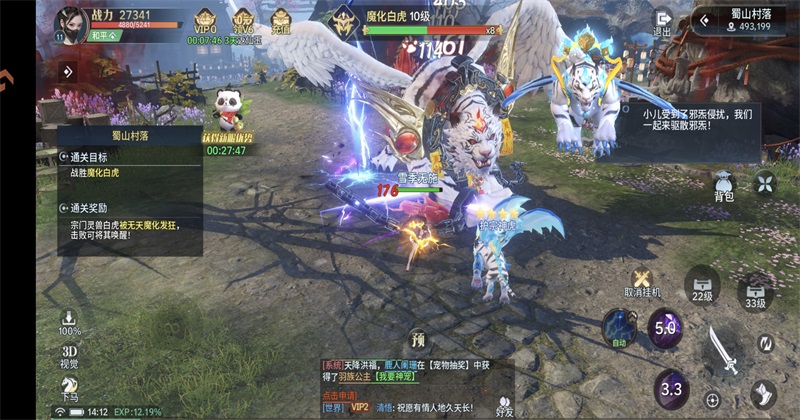Select the locked 22级 skill slot
Image resolution: width=800 pixels, height=420 pixels.
(702, 289)
